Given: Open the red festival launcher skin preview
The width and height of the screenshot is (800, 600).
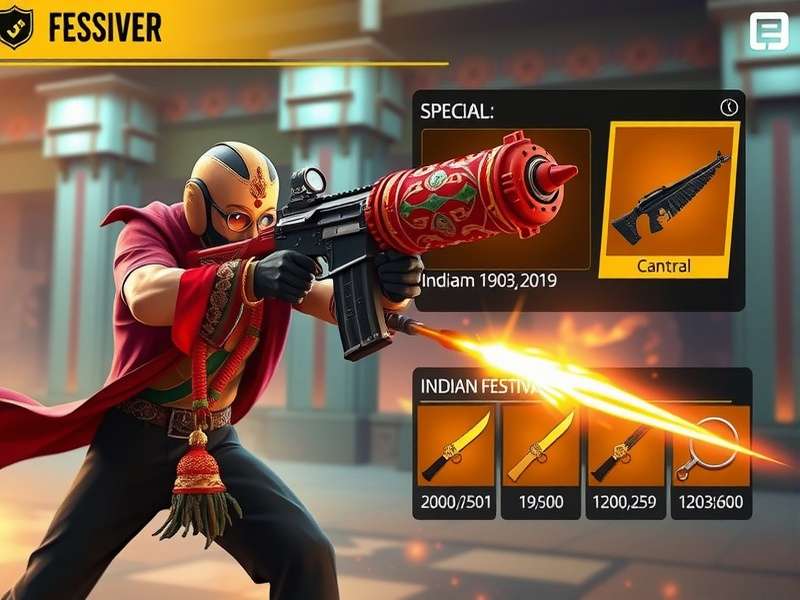Looking at the screenshot, I should (x=505, y=198).
